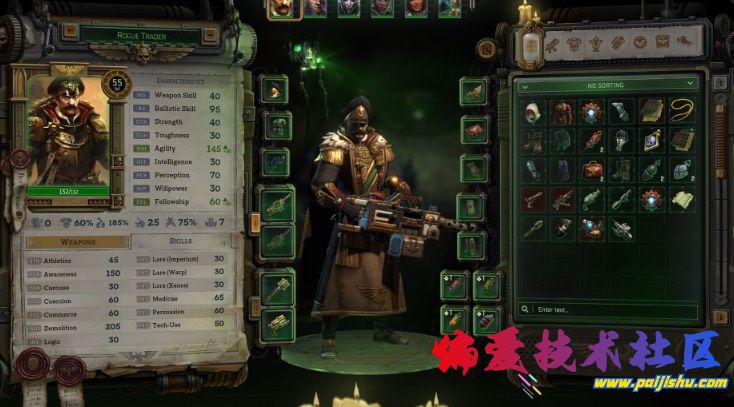Open the No Sorting dropdown

(x=606, y=85)
